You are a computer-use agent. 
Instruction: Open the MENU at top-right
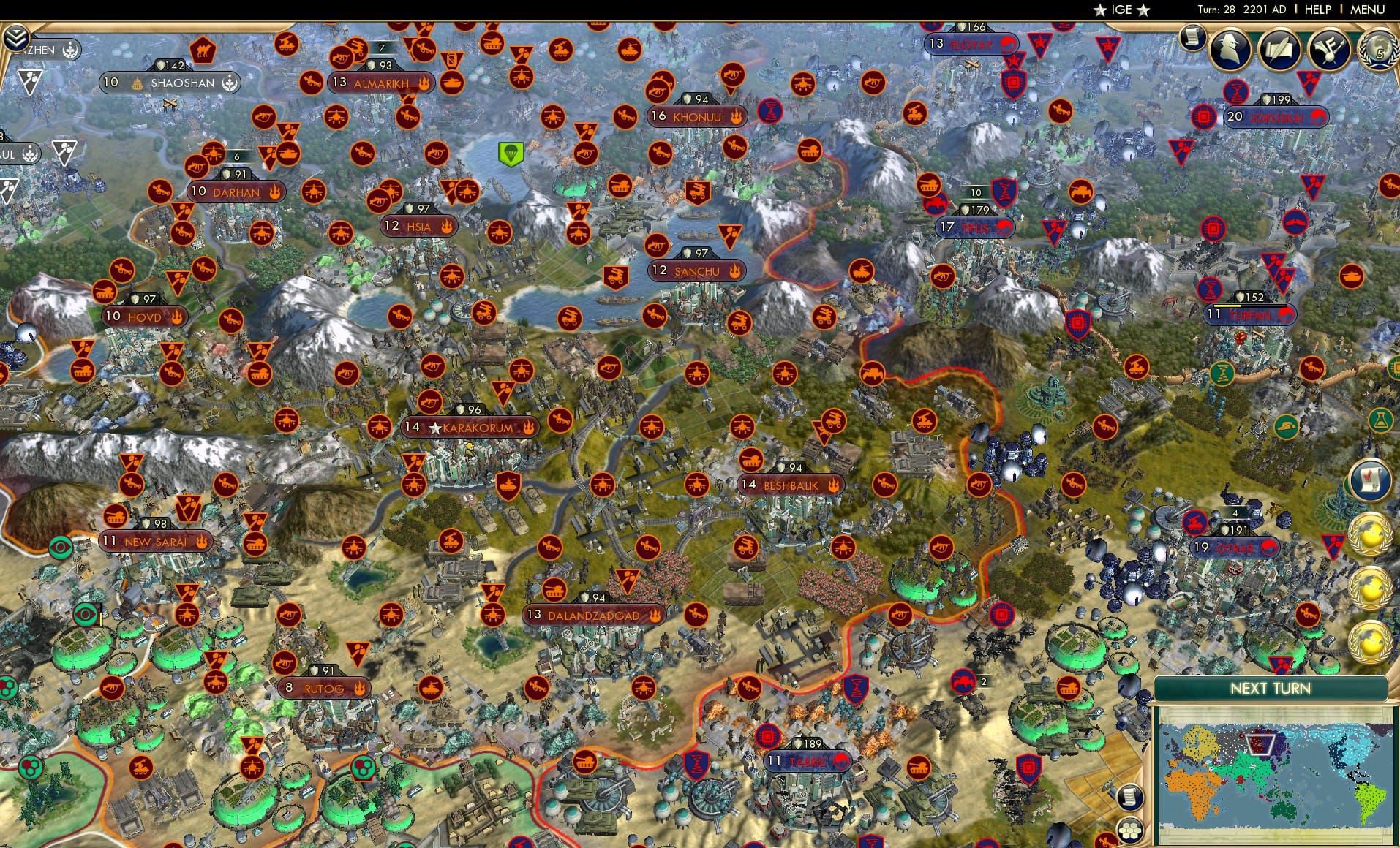tap(1366, 10)
